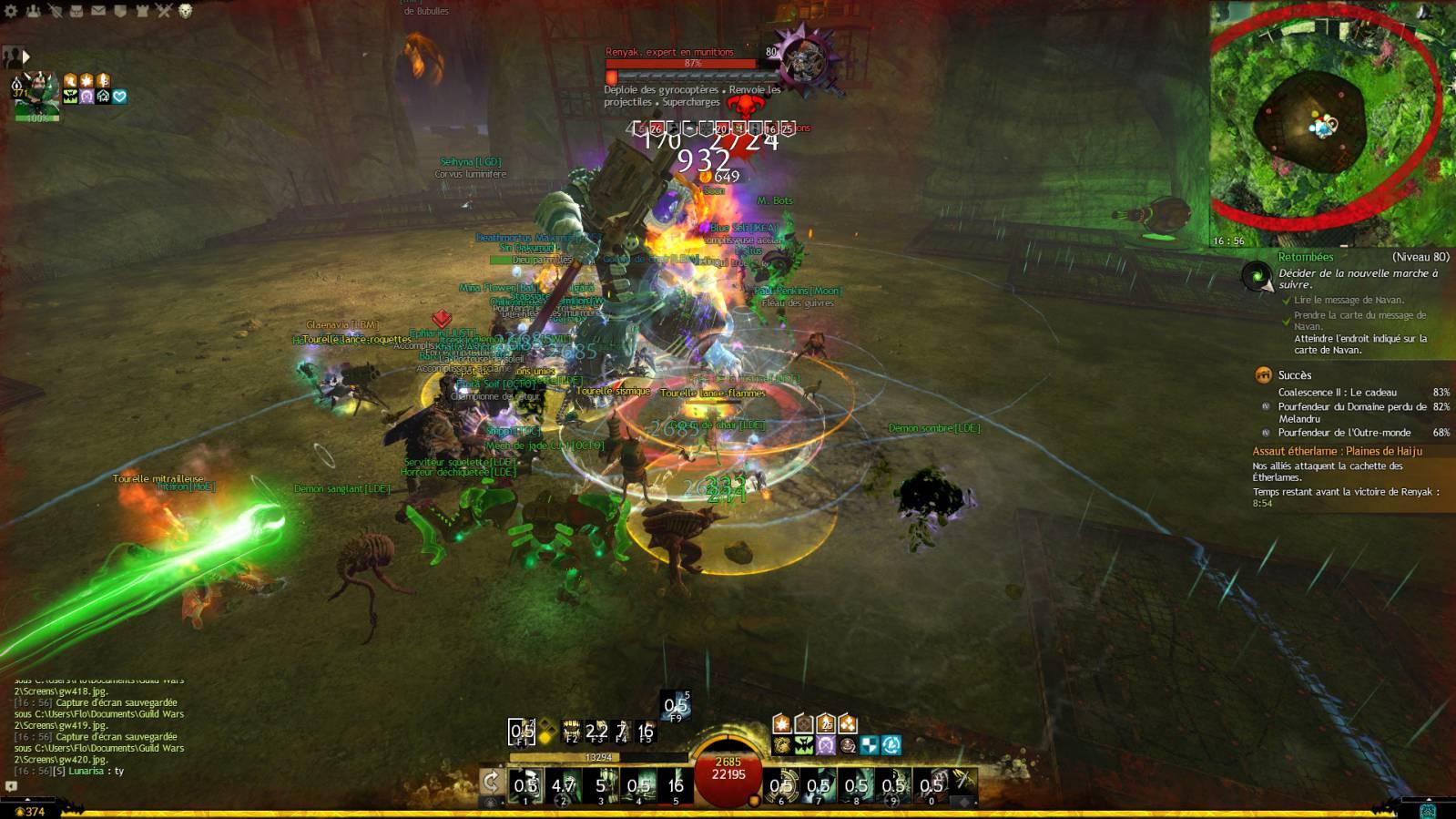Use the healing skill in slot 6
Viewport: 1456px width, 819px height.
click(781, 785)
